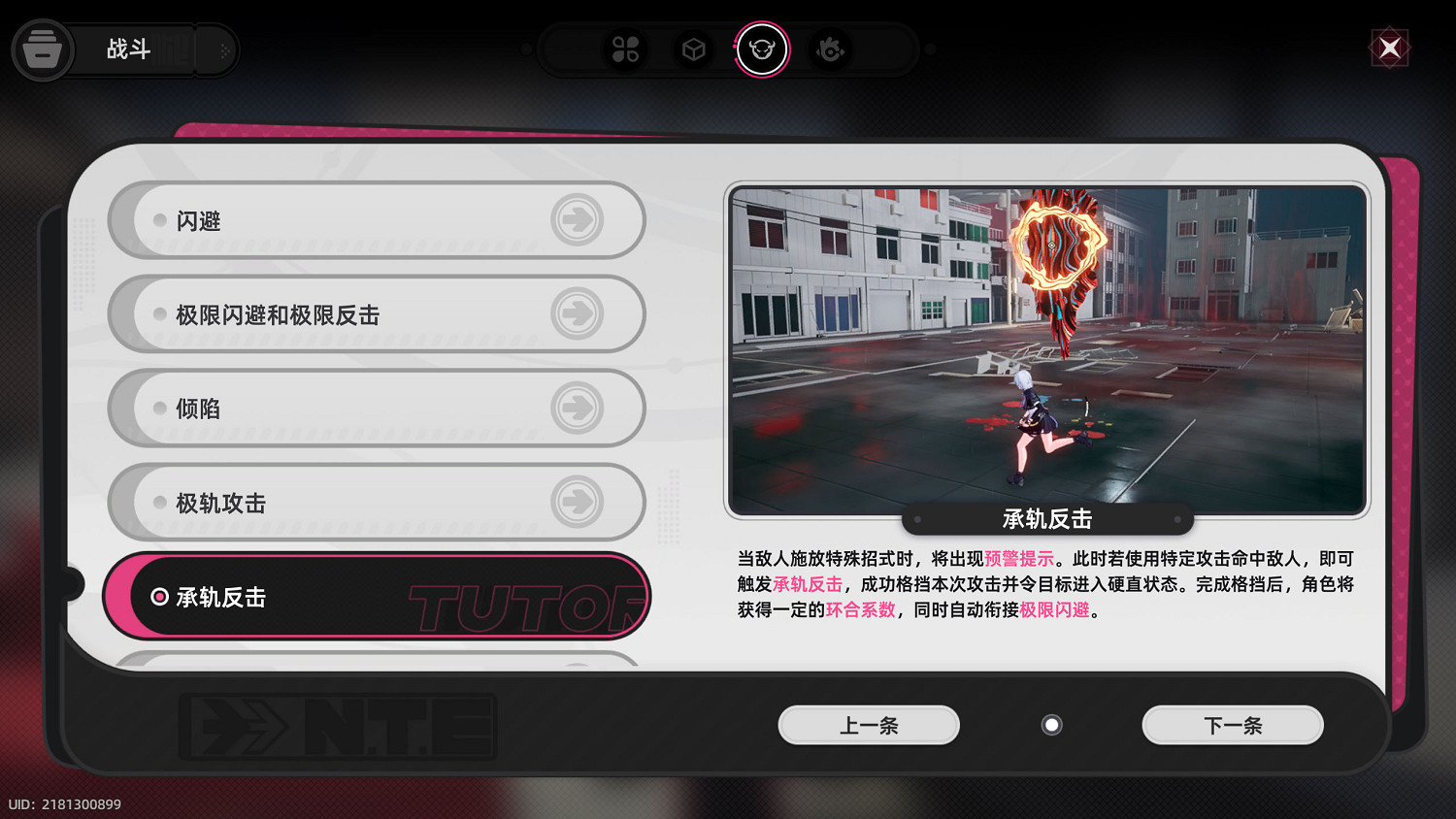This screenshot has width=1456, height=819.
Task: Select the highlighted bull-head tab at top
Action: (x=762, y=51)
